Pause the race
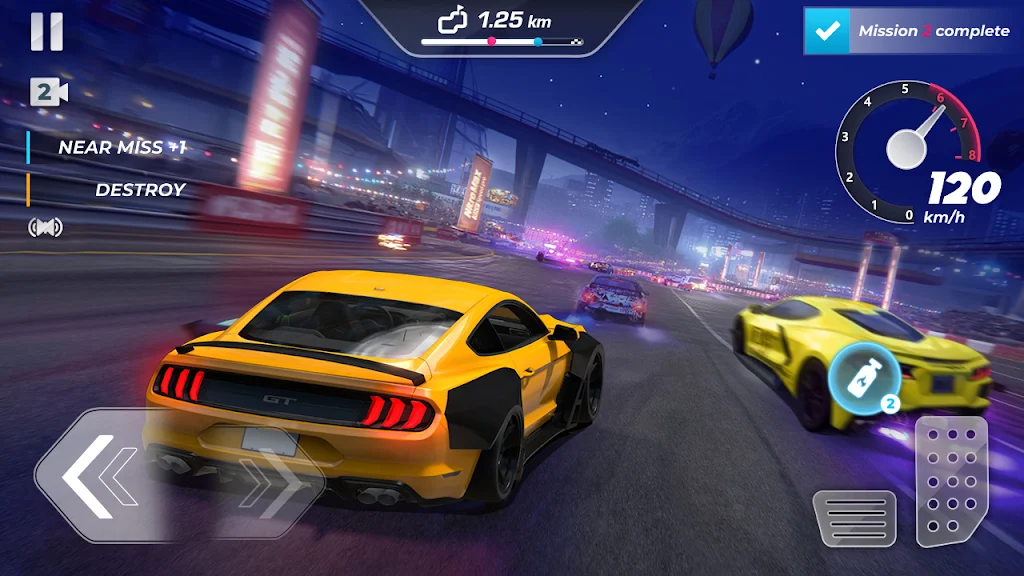This screenshot has height=576, width=1024. tap(46, 32)
